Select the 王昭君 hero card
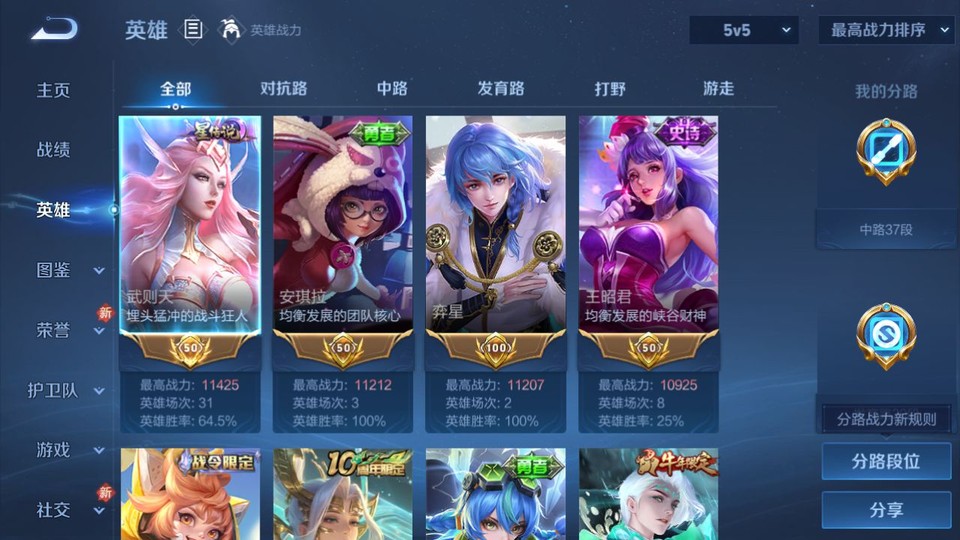The image size is (960, 540). [648, 240]
